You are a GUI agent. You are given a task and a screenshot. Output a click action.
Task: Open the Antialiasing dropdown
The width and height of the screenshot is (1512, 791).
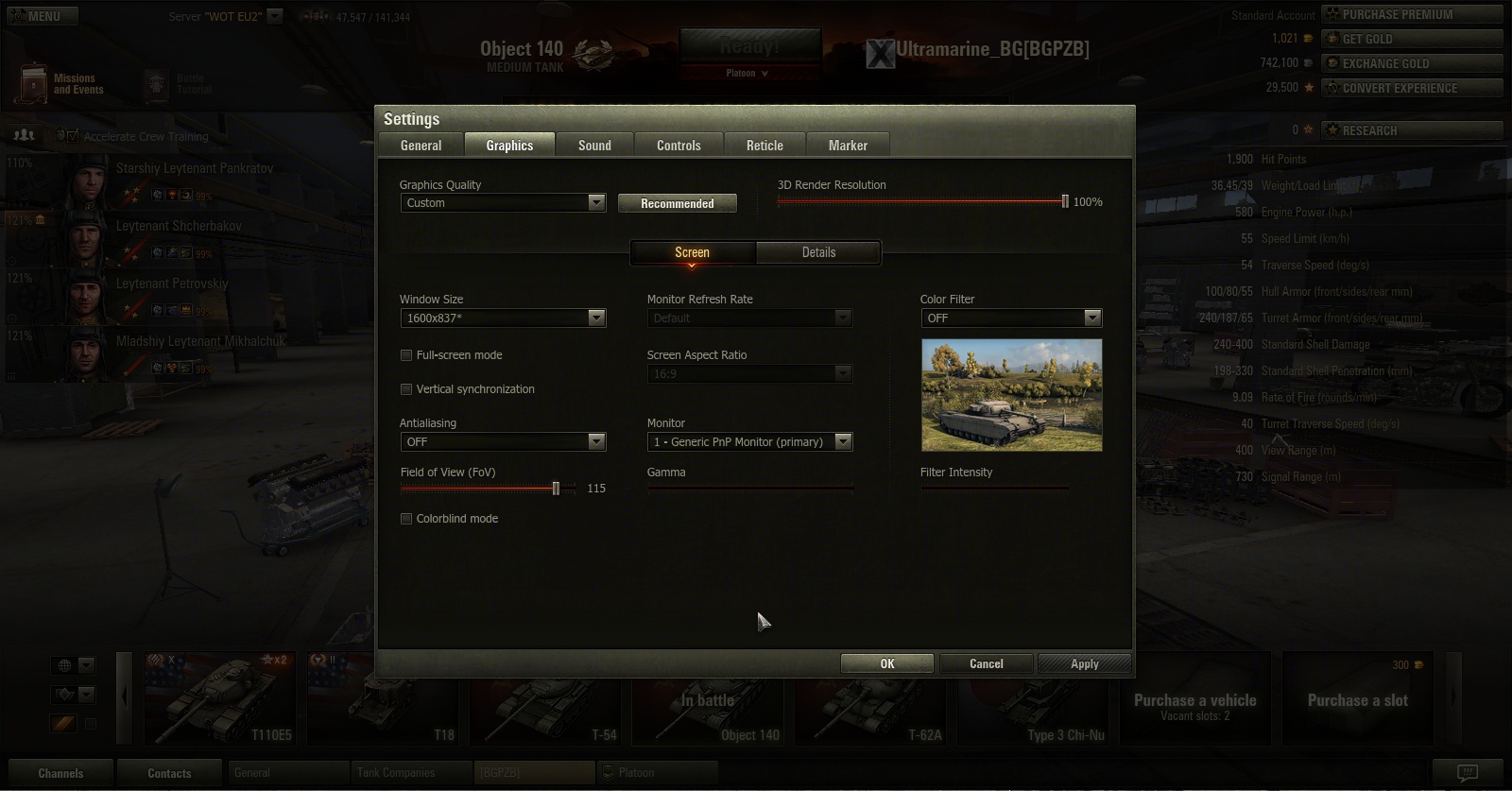pos(503,442)
